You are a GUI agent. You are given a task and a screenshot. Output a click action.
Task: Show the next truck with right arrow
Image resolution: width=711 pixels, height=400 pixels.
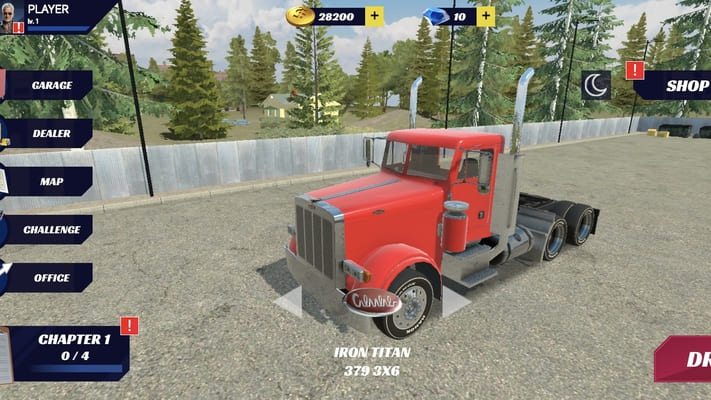(456, 302)
